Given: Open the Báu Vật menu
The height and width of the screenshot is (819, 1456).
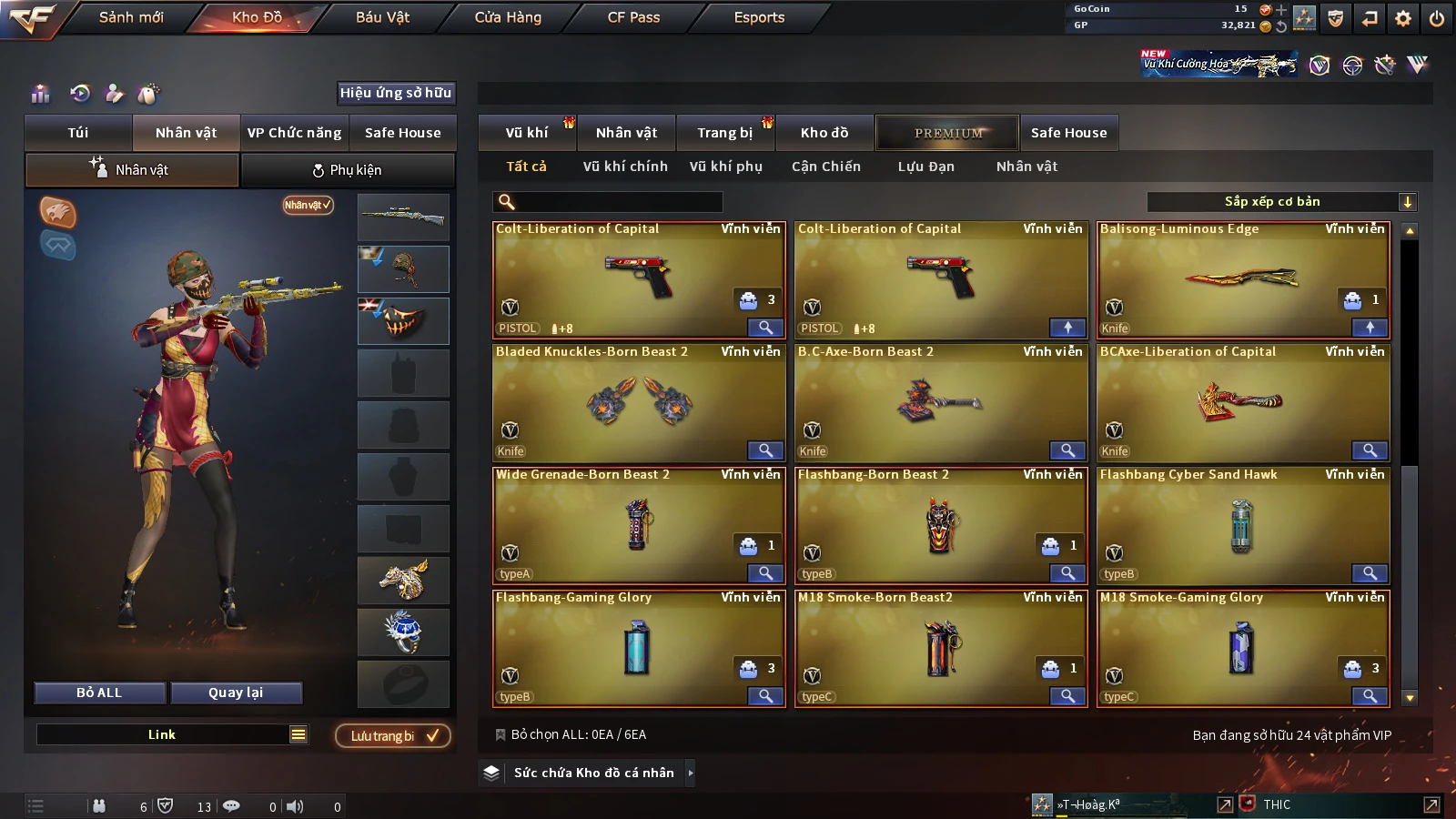Looking at the screenshot, I should (x=382, y=17).
